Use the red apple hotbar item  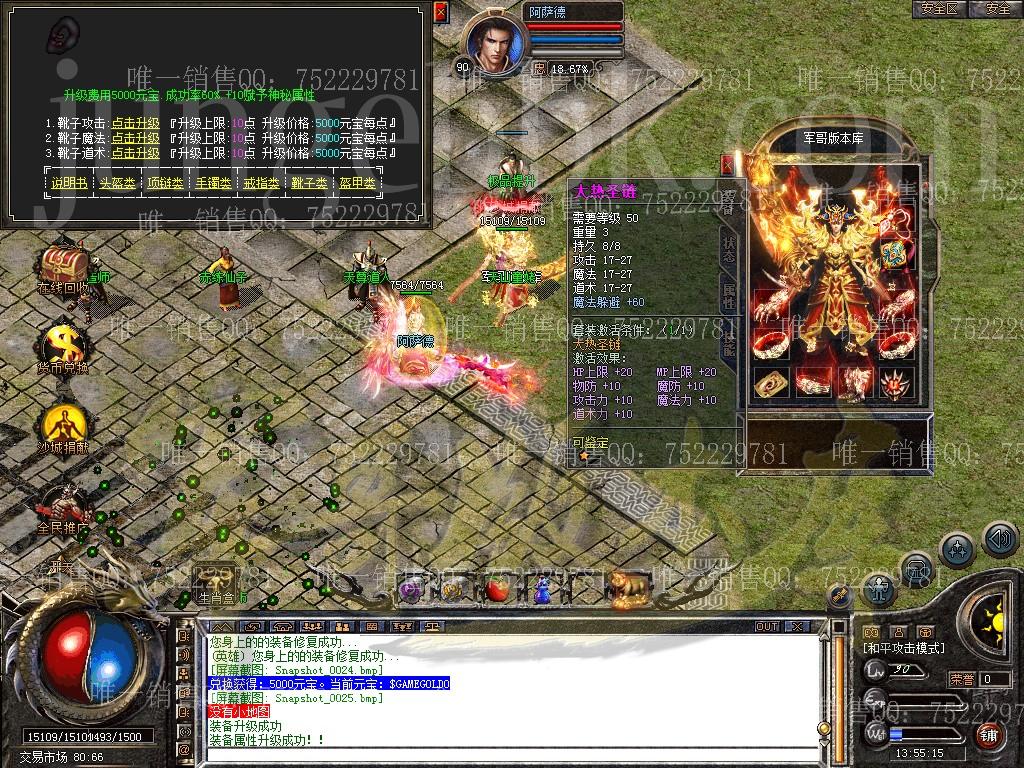click(497, 590)
